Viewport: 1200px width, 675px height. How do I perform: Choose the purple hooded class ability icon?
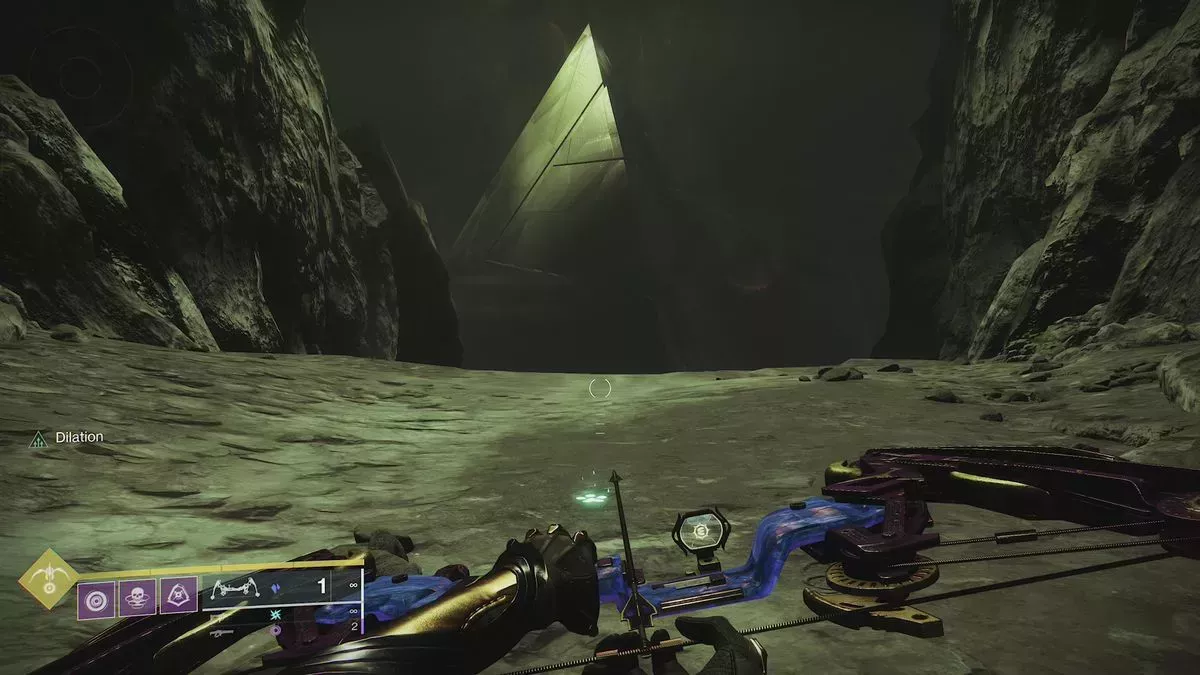[179, 598]
